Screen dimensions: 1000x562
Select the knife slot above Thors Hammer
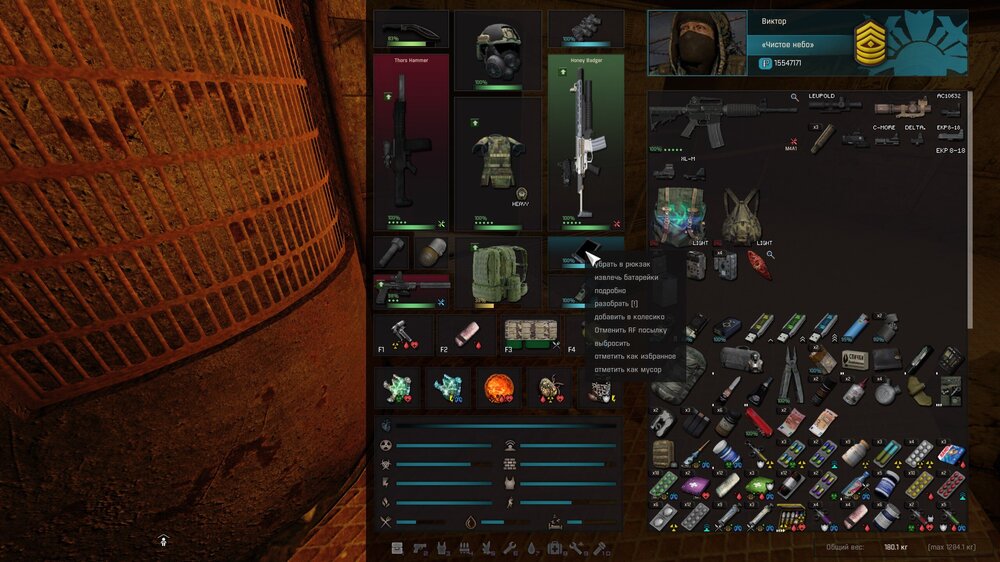point(411,29)
